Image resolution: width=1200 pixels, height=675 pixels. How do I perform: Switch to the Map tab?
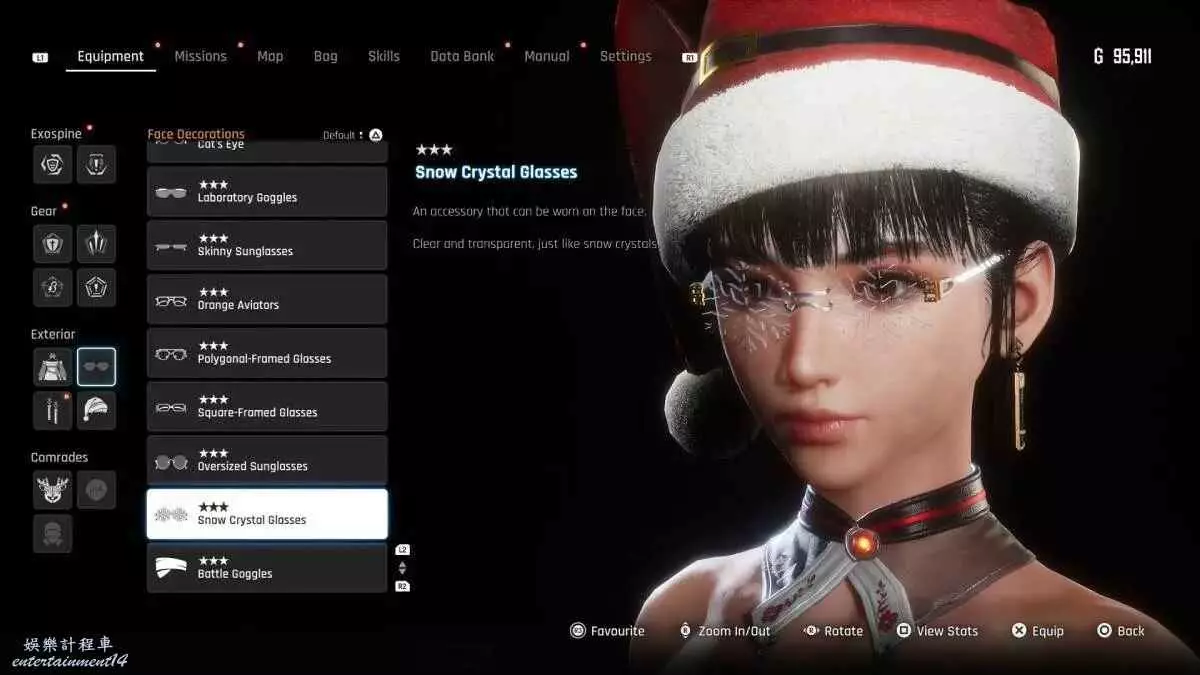[x=270, y=56]
